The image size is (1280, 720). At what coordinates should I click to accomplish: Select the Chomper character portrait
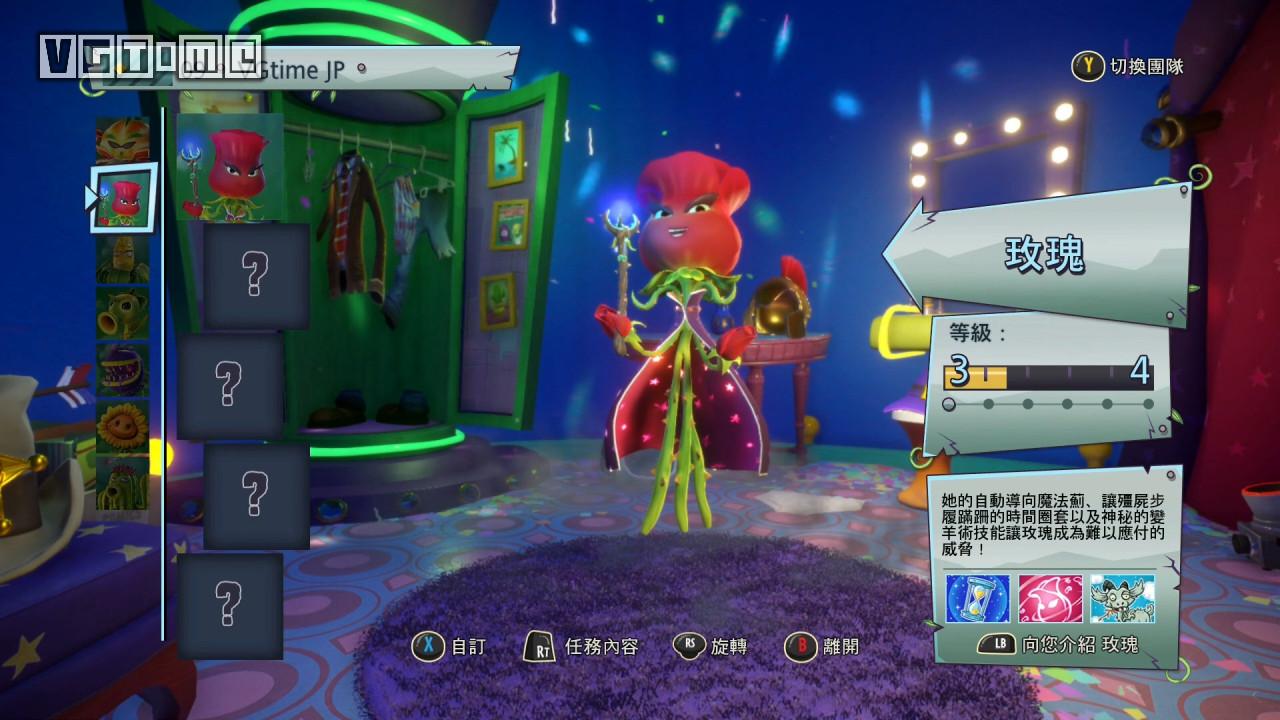coord(122,369)
